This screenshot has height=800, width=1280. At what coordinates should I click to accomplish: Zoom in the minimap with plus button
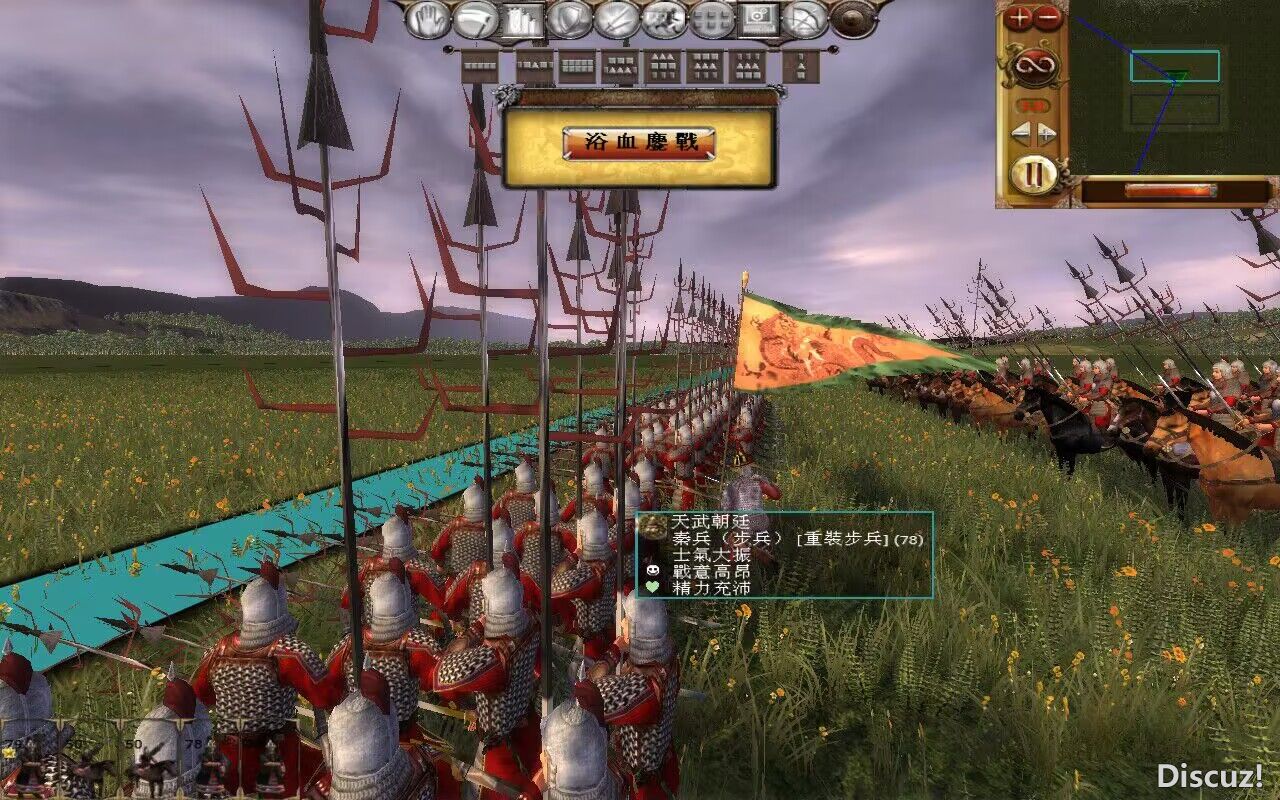(x=1019, y=16)
